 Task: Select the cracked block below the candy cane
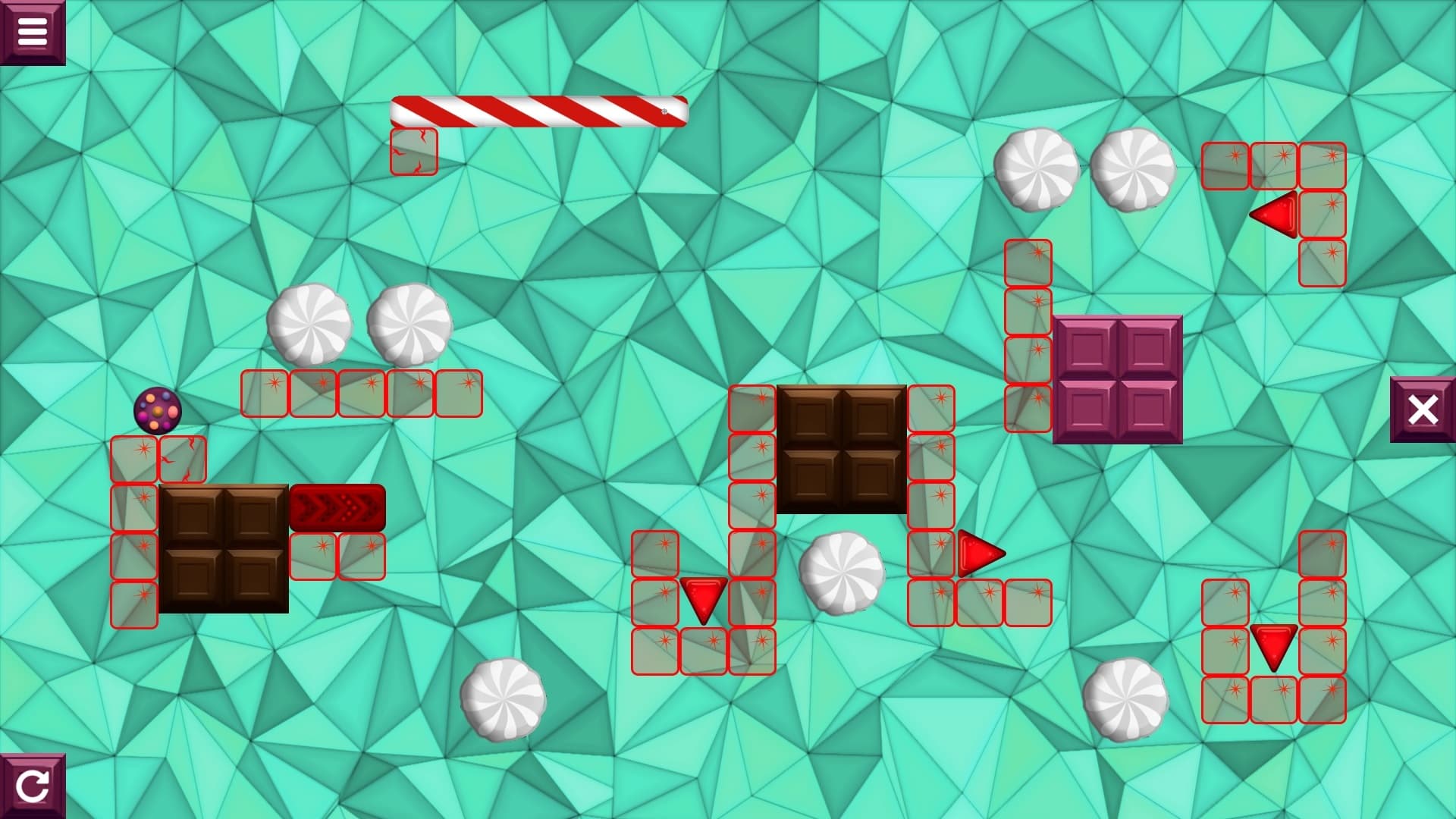[x=414, y=151]
